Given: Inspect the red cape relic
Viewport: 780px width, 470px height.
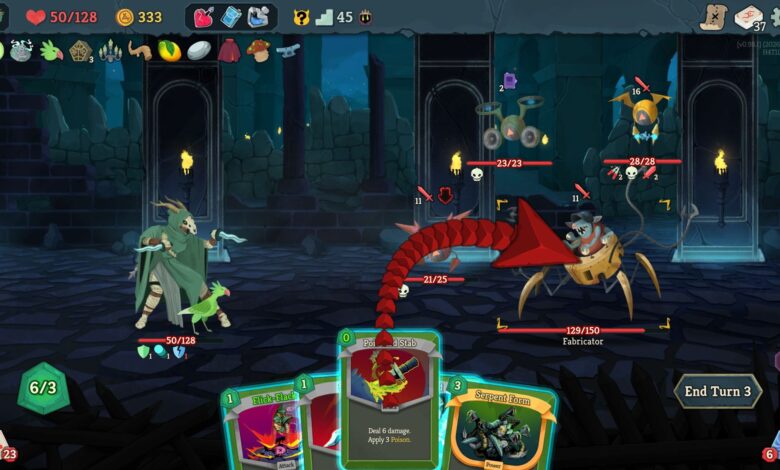Looking at the screenshot, I should (x=229, y=51).
